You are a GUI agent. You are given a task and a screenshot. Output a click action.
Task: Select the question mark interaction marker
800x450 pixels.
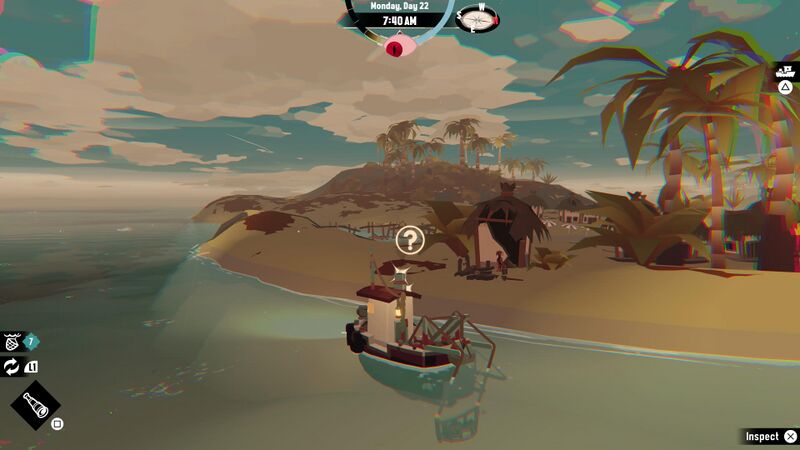click(x=410, y=239)
